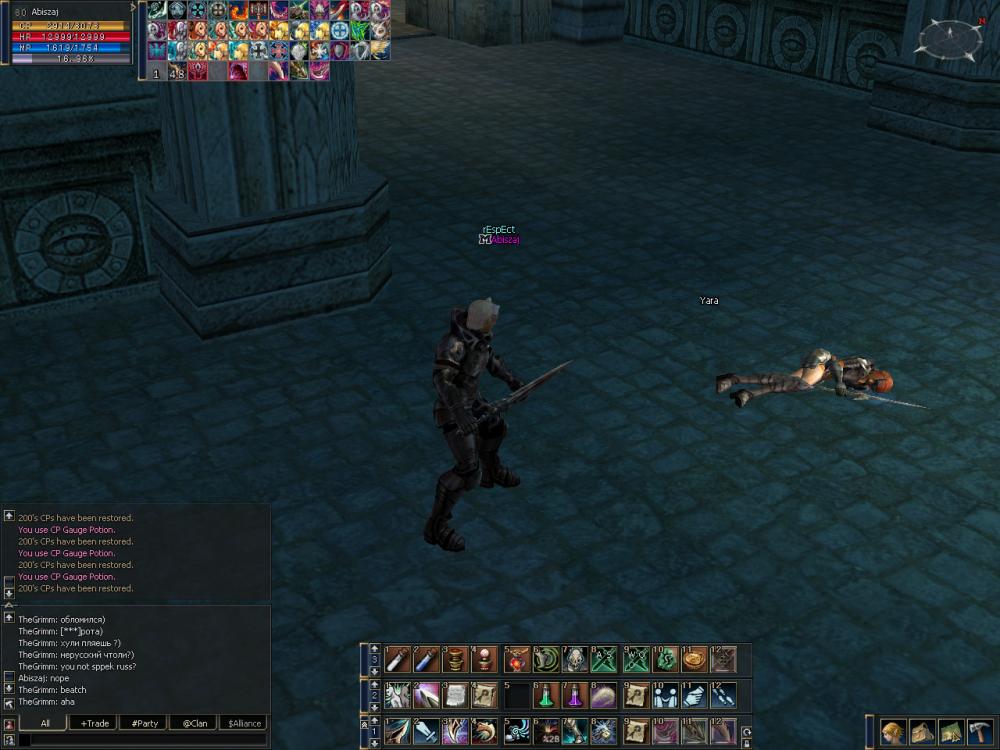This screenshot has width=1000, height=750.
Task: Switch to the All chat tab
Action: 45,723
